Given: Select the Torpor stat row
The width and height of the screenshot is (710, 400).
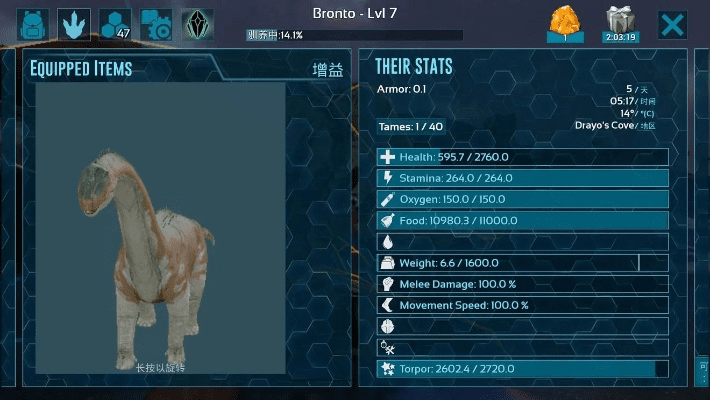Looking at the screenshot, I should tap(522, 369).
